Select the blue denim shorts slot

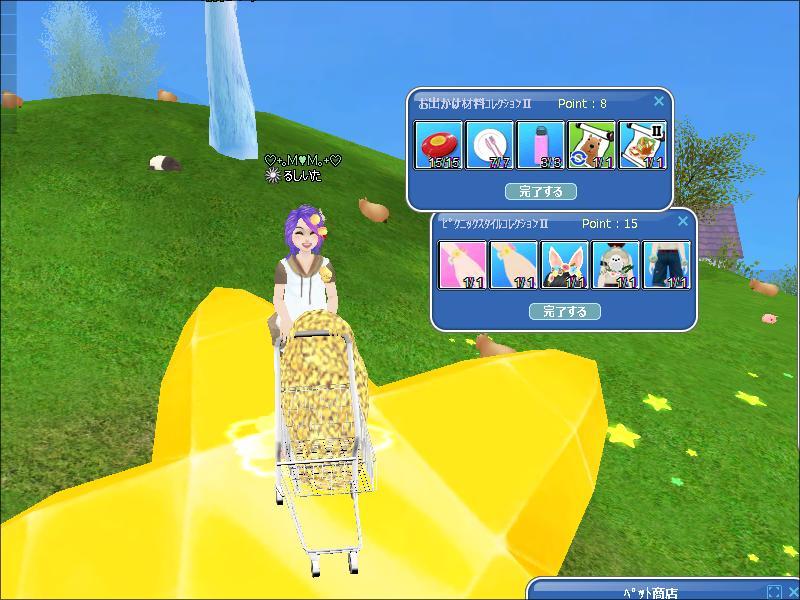667,266
